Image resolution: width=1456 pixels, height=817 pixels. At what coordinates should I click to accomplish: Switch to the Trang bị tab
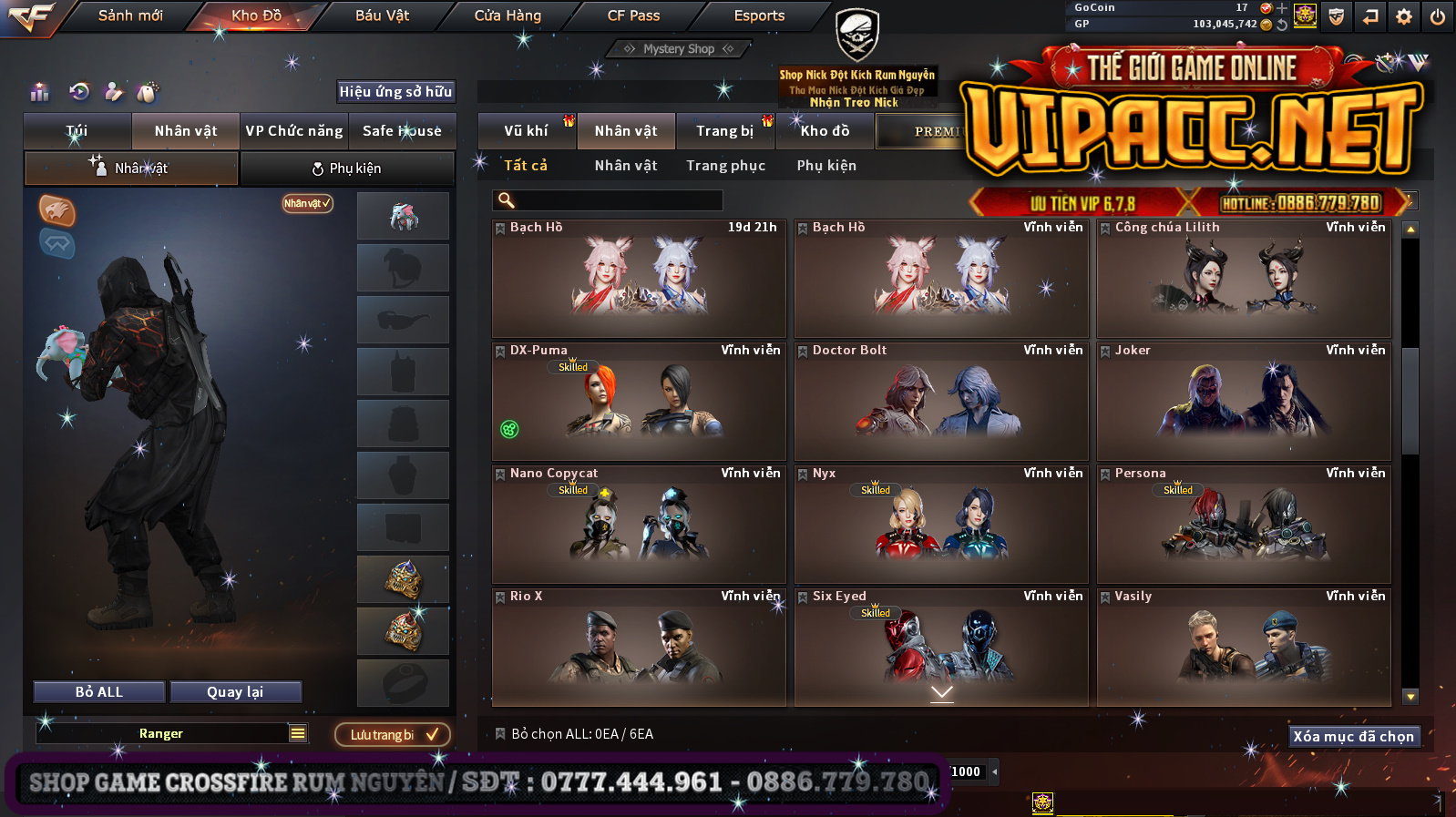[725, 131]
